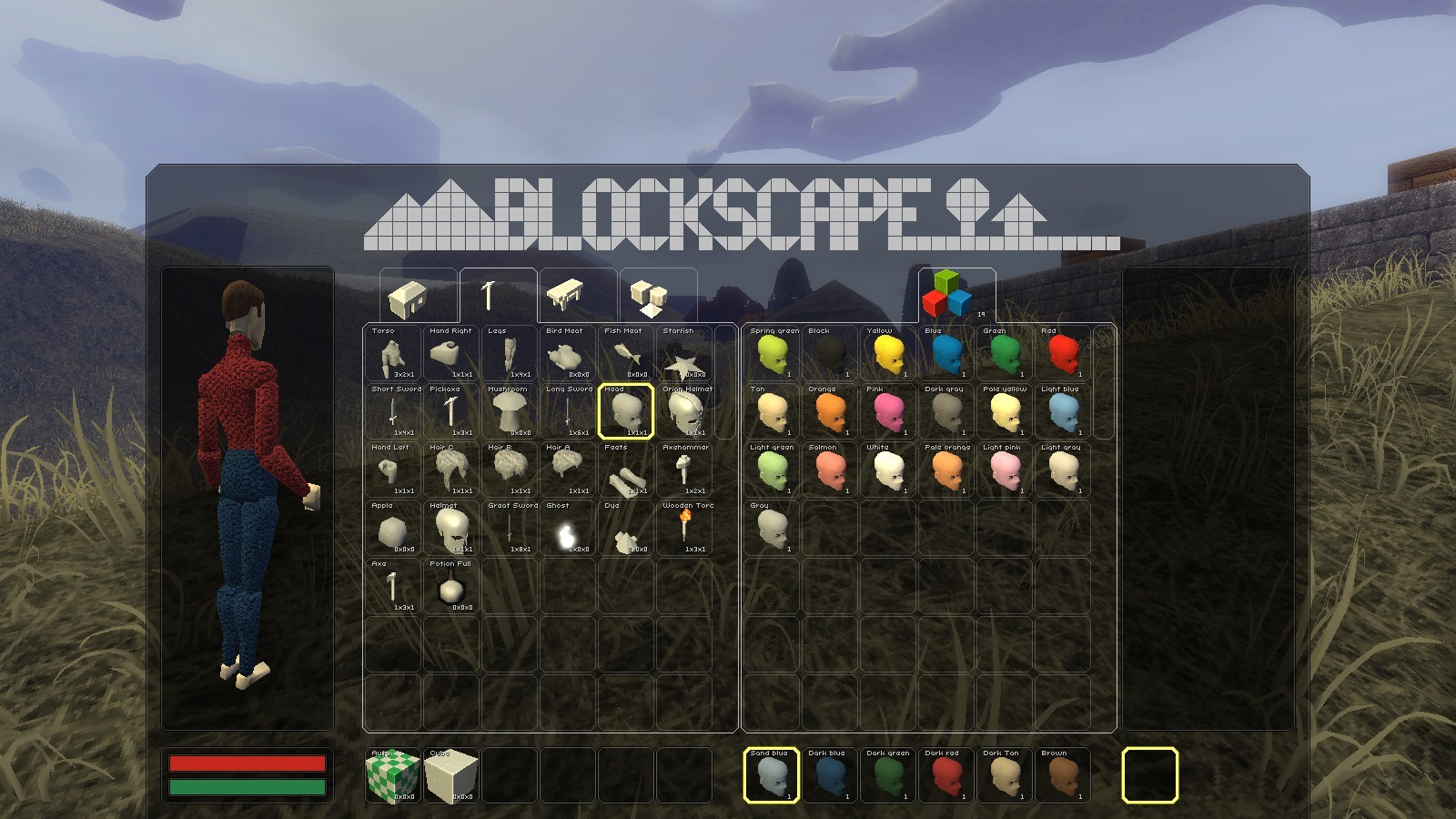Select the Red head color
Screen dimensions: 1456x819
coord(1063,354)
